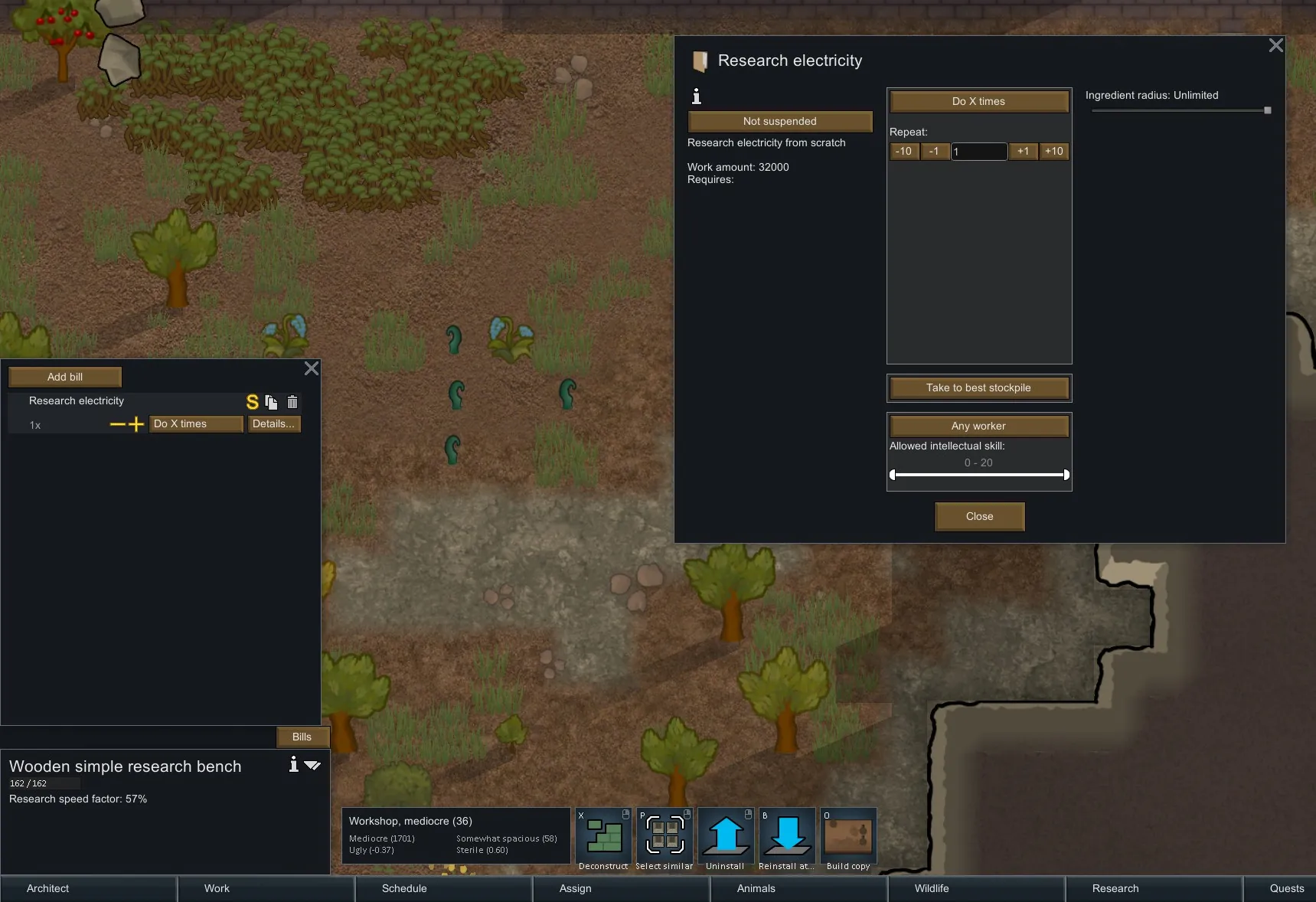Delete the Research electricity bill with trash icon

click(x=292, y=402)
